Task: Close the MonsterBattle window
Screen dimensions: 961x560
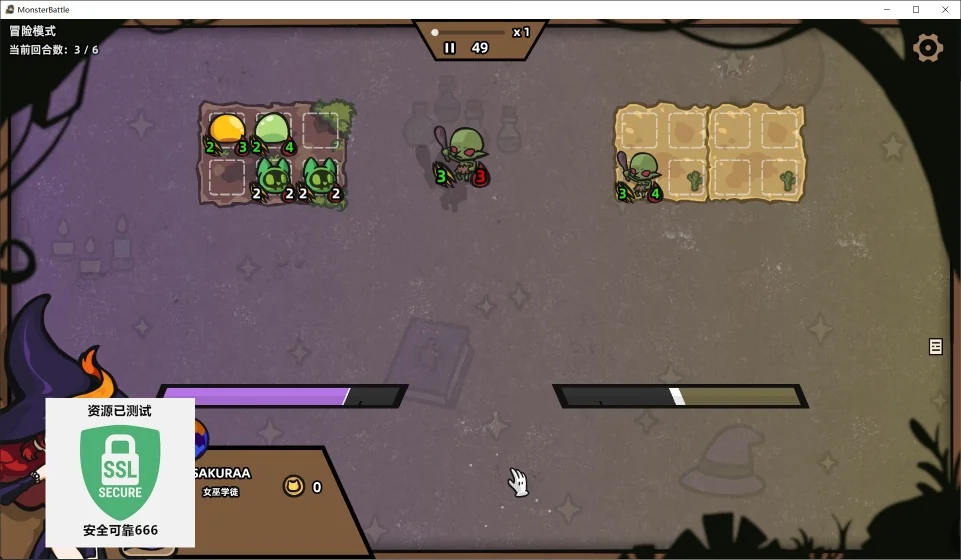Action: click(943, 9)
